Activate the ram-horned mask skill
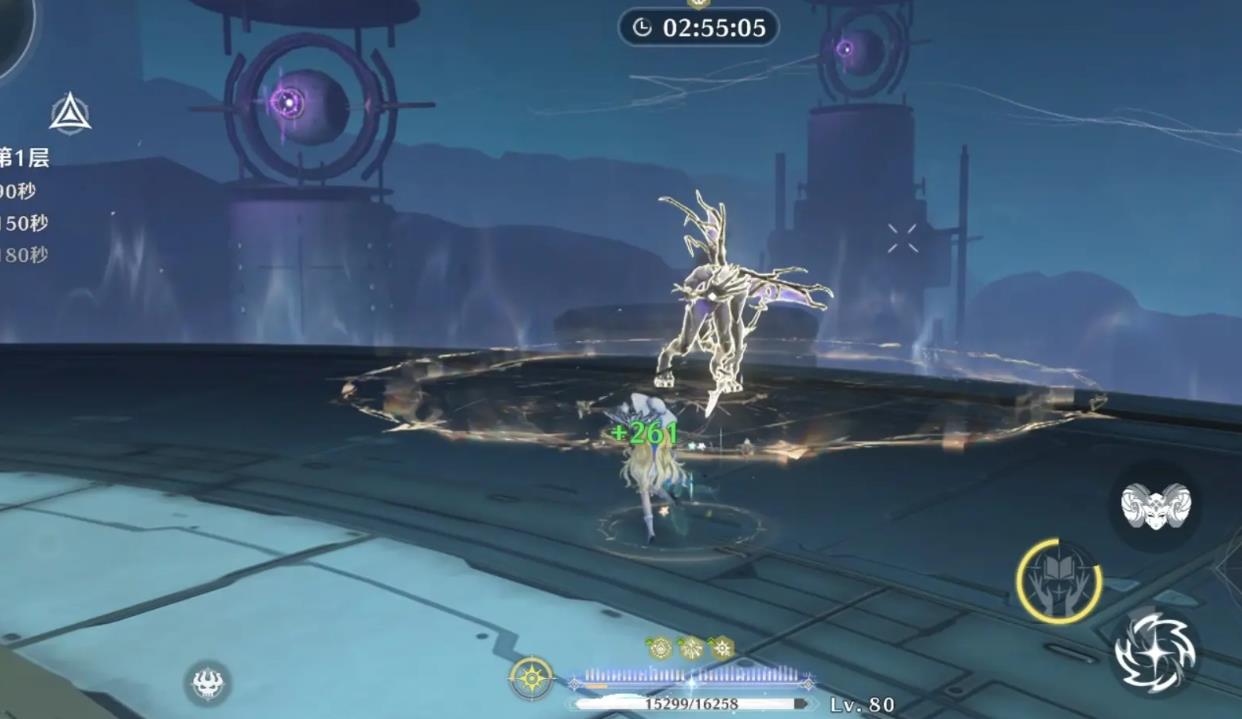 (1155, 506)
